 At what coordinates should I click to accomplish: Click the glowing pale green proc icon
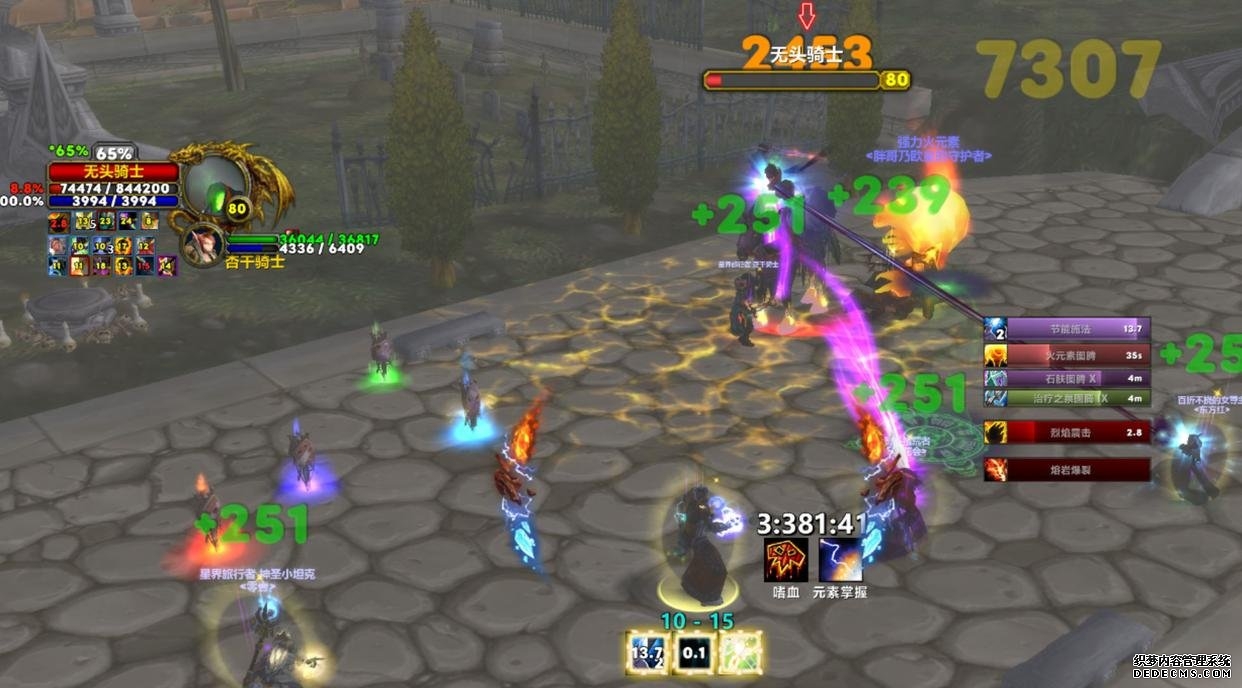tap(741, 652)
